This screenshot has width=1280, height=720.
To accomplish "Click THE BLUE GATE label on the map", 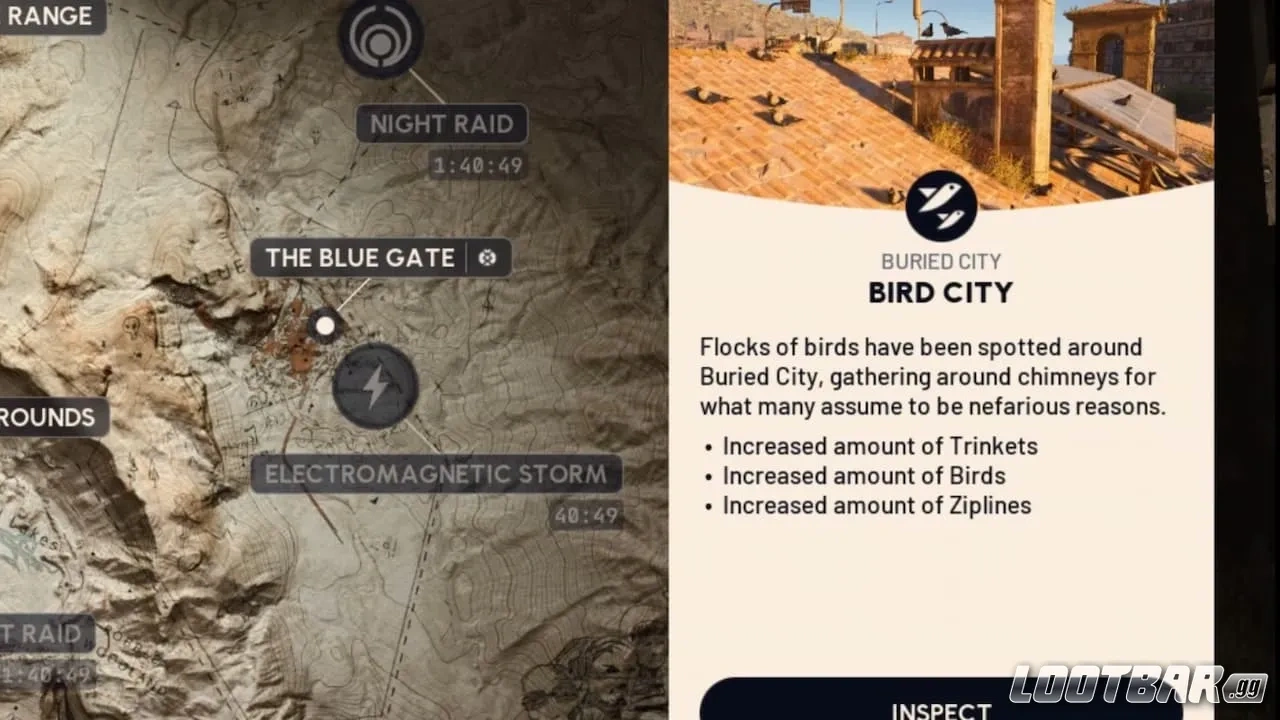I will [x=358, y=258].
